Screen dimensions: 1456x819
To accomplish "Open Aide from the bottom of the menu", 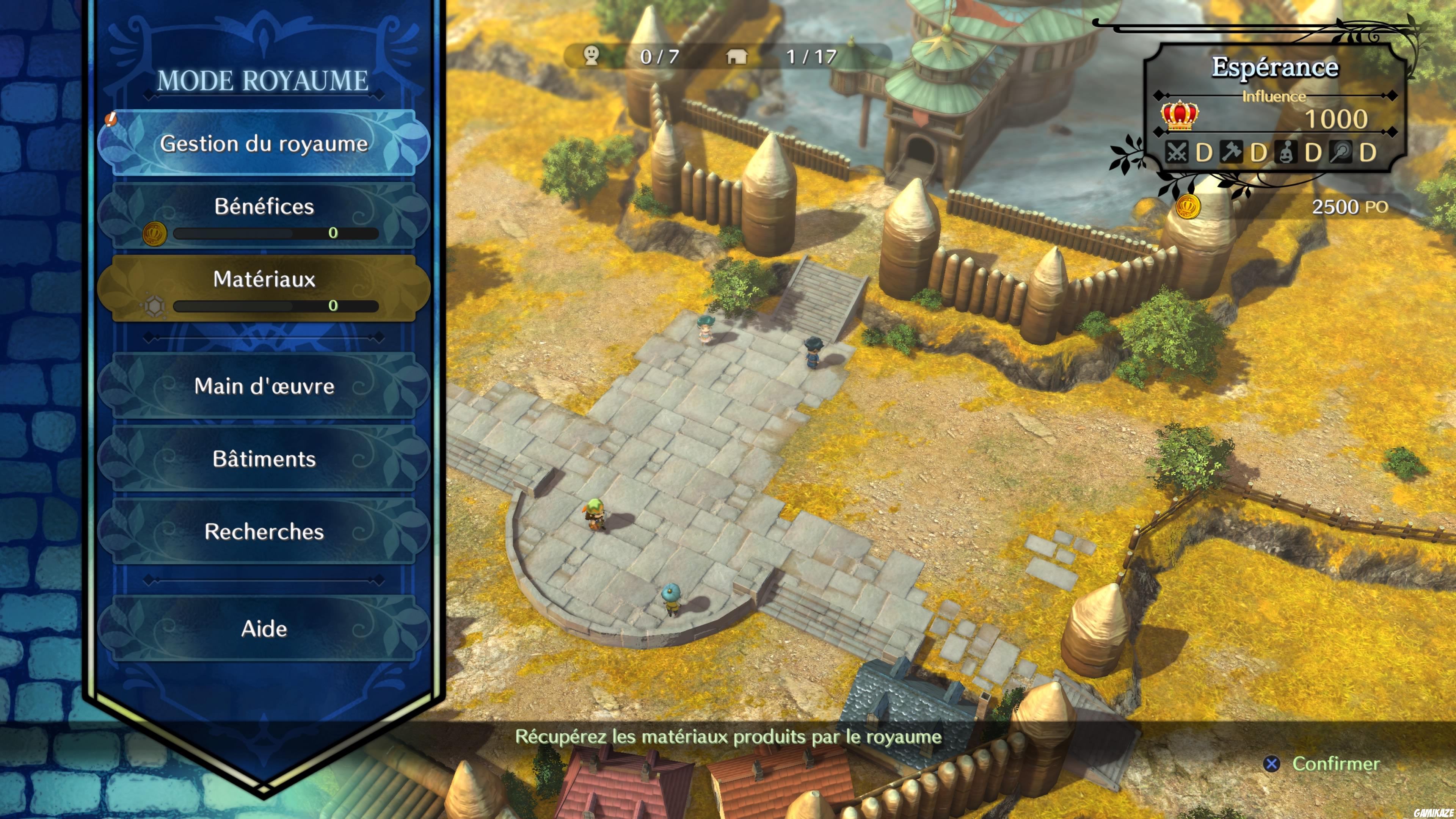I will point(264,629).
